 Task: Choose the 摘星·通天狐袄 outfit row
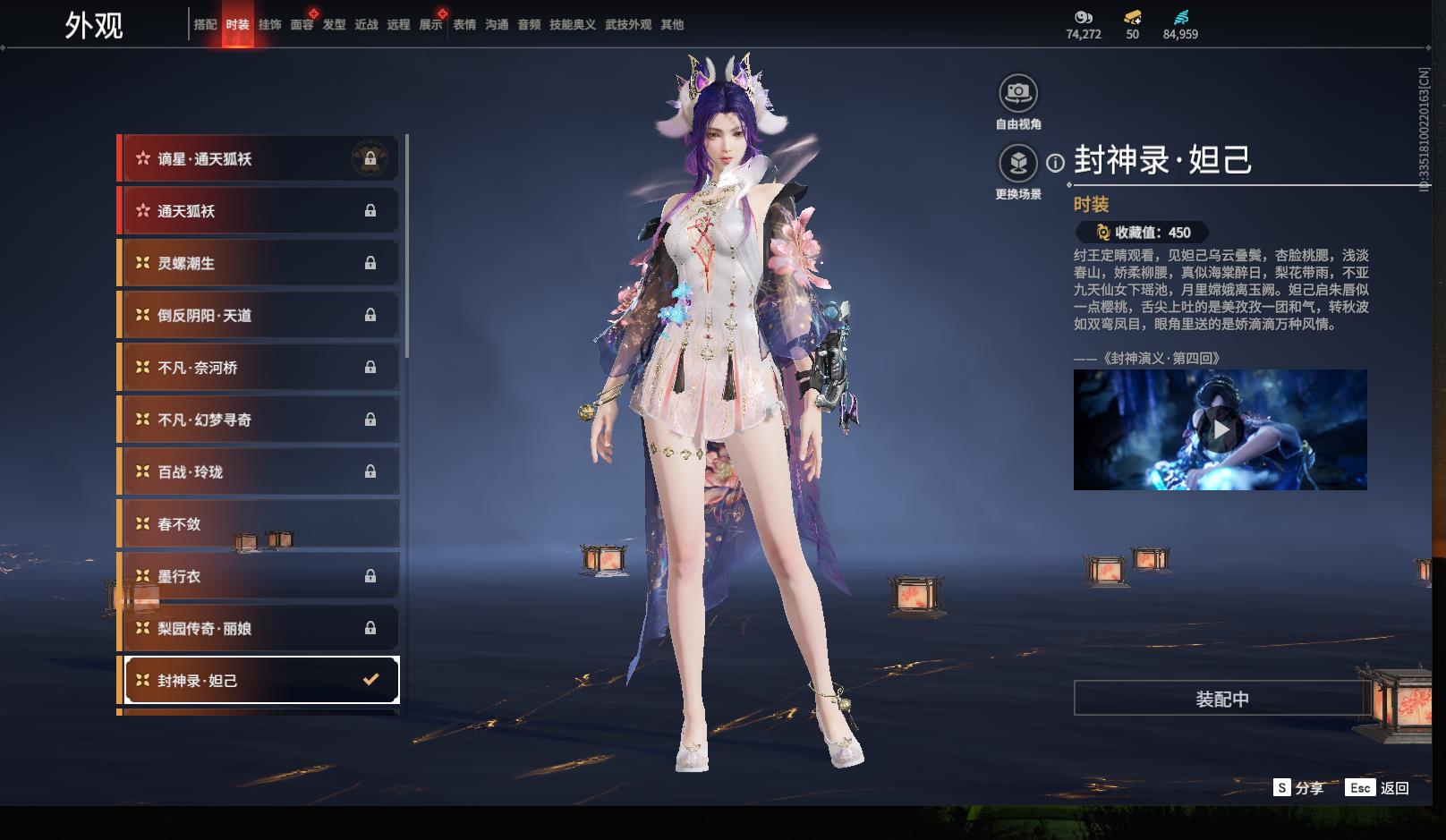pyautogui.click(x=259, y=159)
